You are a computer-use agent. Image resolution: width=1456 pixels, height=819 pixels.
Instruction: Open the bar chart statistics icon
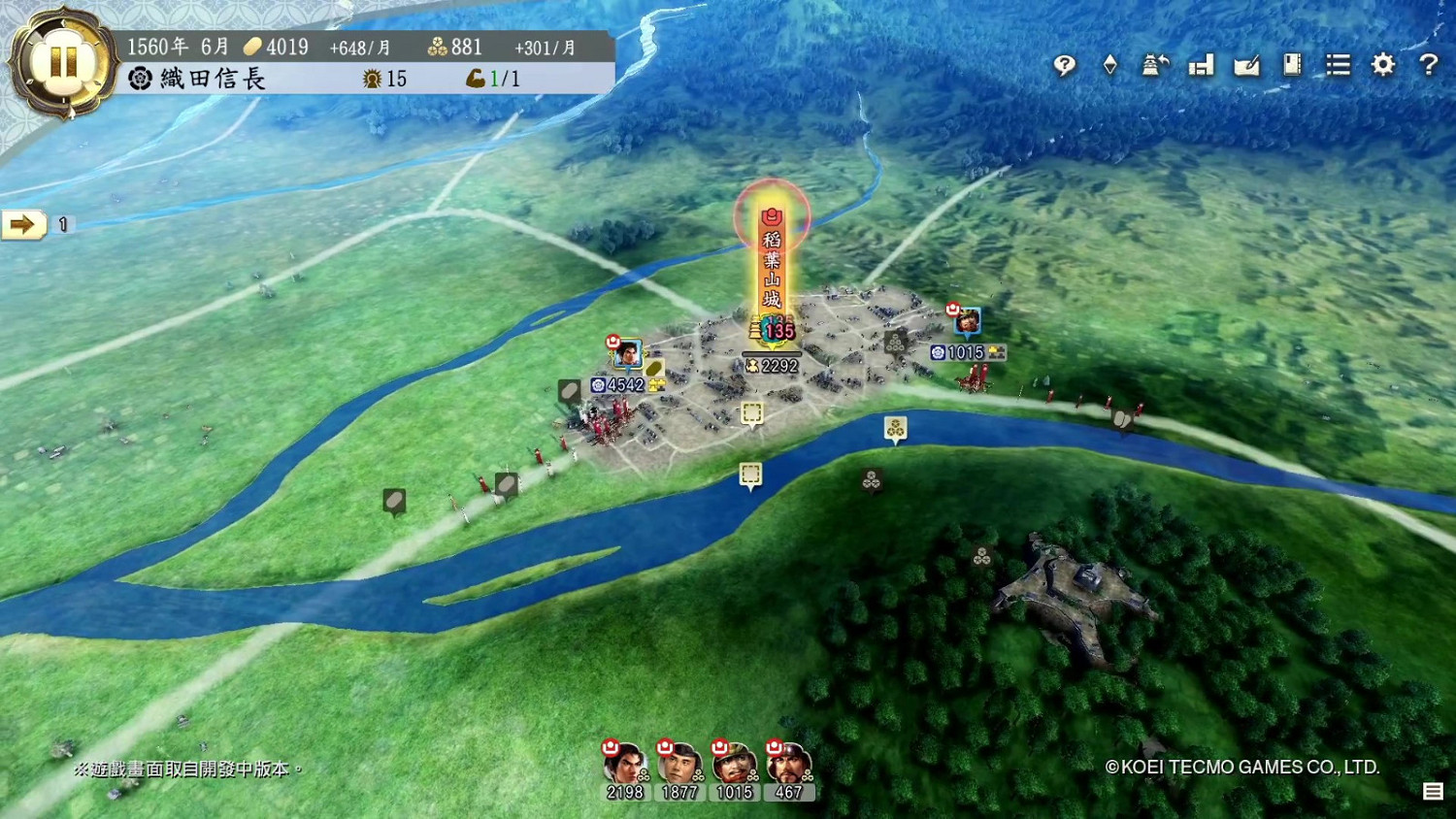coord(1201,65)
